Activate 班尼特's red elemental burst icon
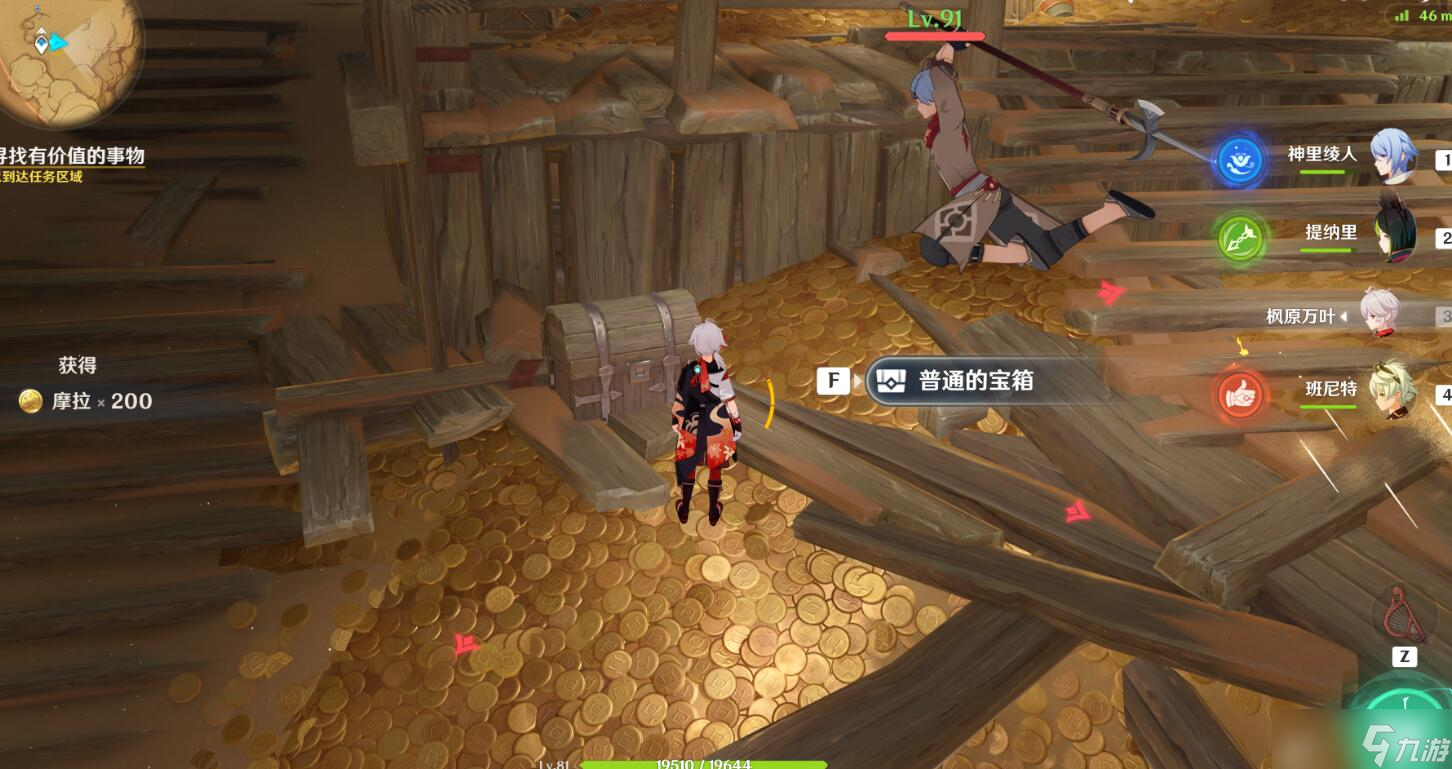The height and width of the screenshot is (769, 1452). click(x=1240, y=395)
